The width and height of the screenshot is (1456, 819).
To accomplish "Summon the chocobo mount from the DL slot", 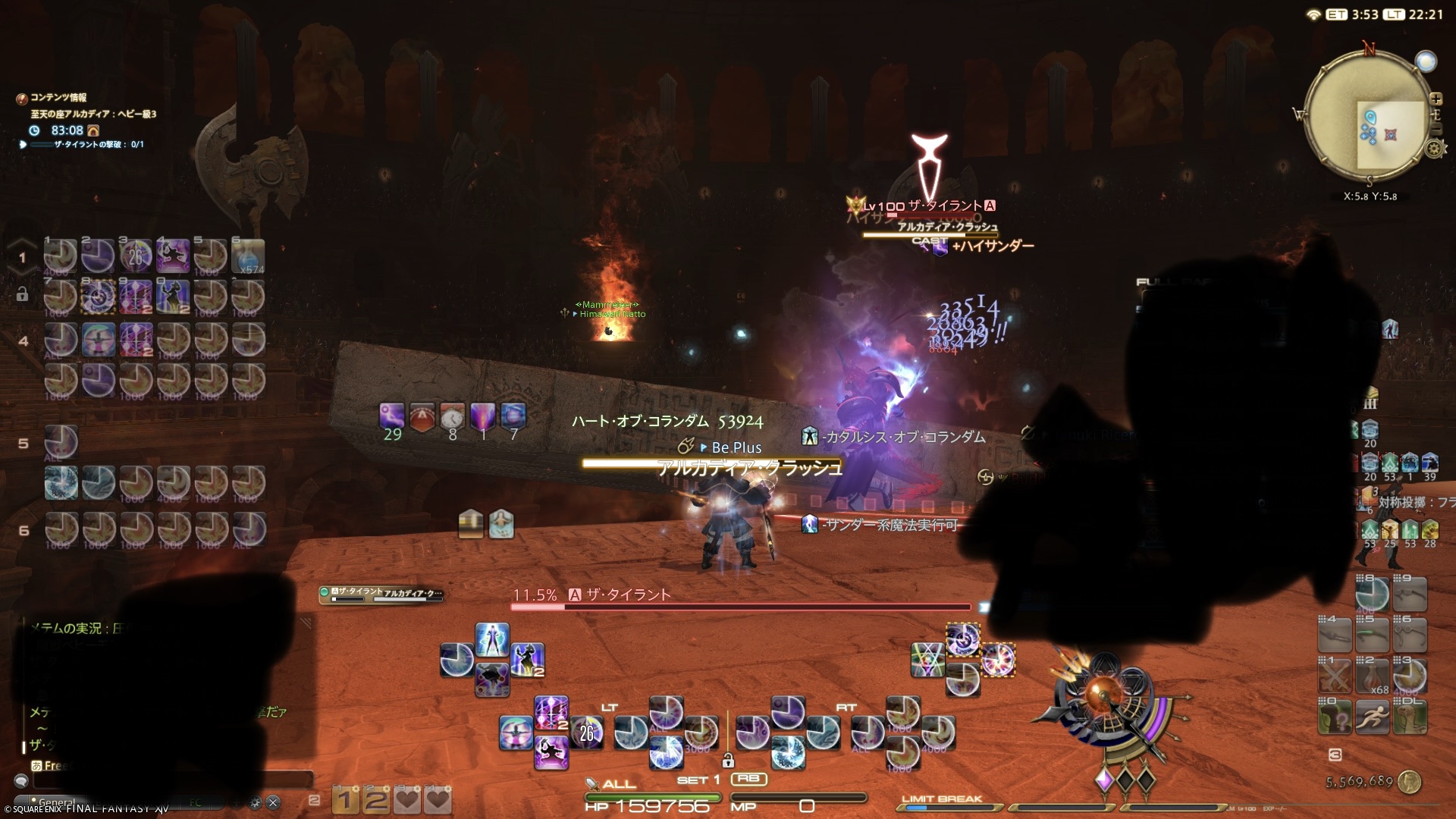I will [1410, 716].
